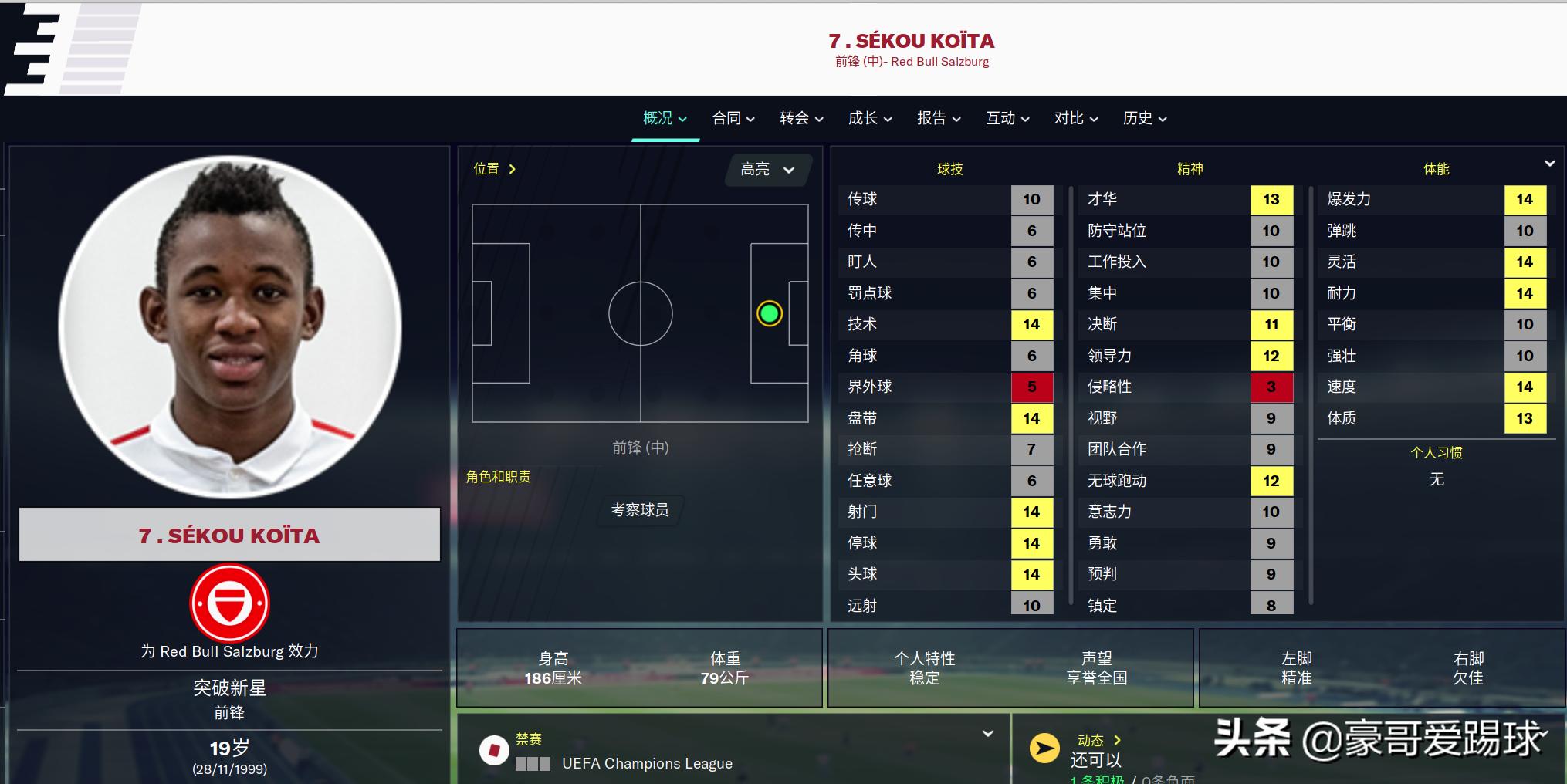Click the yellow arrow icon after 位置
Image resolution: width=1567 pixels, height=784 pixels.
(513, 168)
